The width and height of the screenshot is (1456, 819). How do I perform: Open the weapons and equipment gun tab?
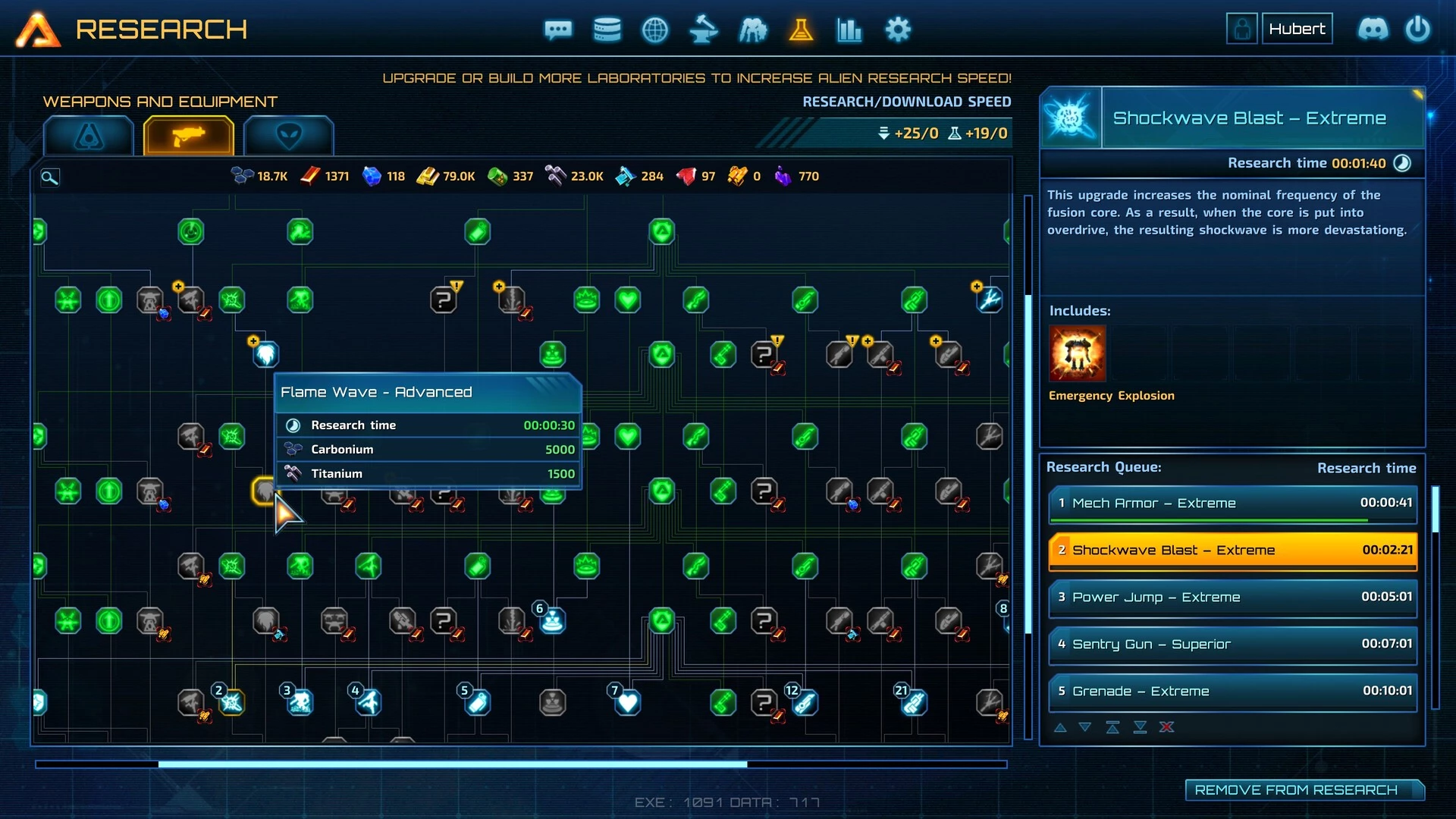point(188,136)
